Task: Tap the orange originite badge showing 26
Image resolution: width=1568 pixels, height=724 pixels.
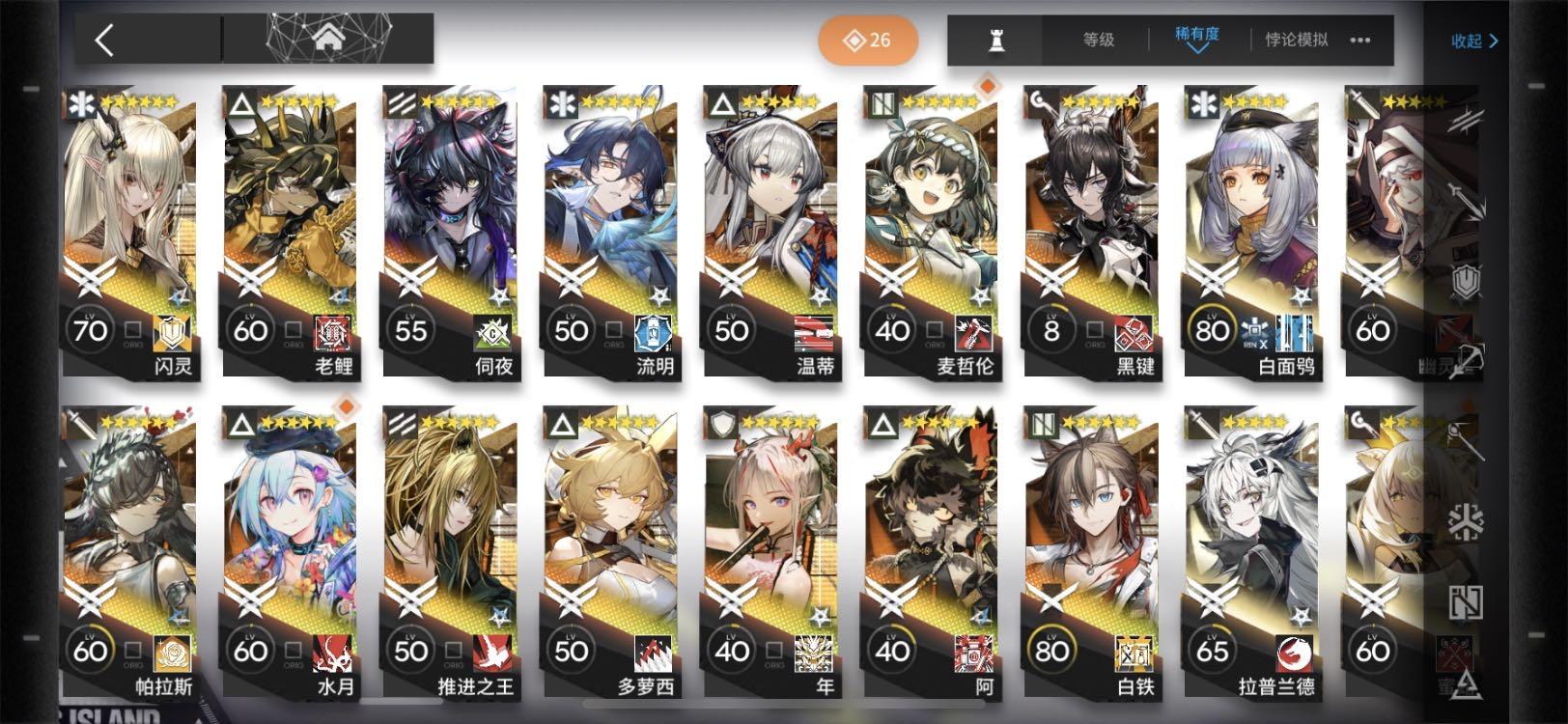Action: [866, 40]
